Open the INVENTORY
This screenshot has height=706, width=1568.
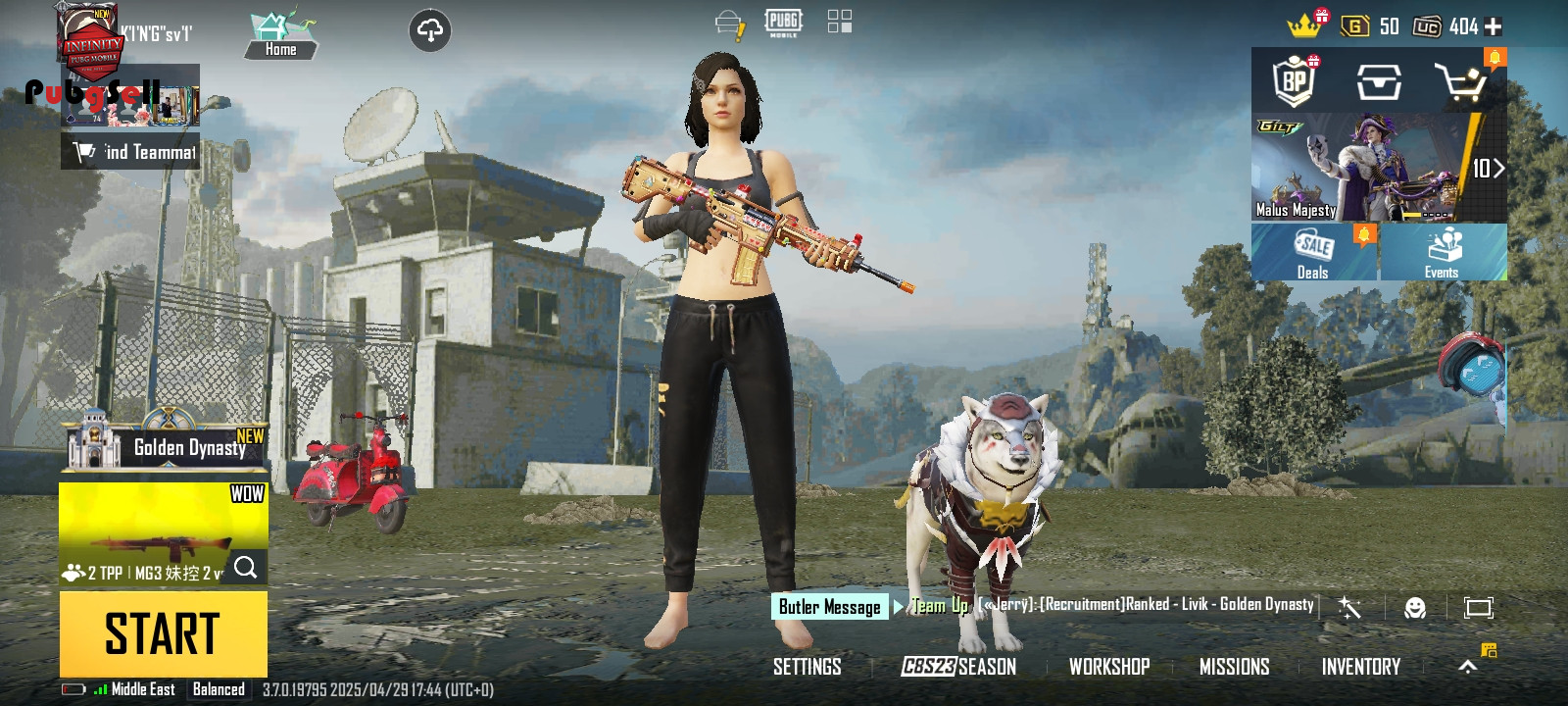pyautogui.click(x=1360, y=667)
